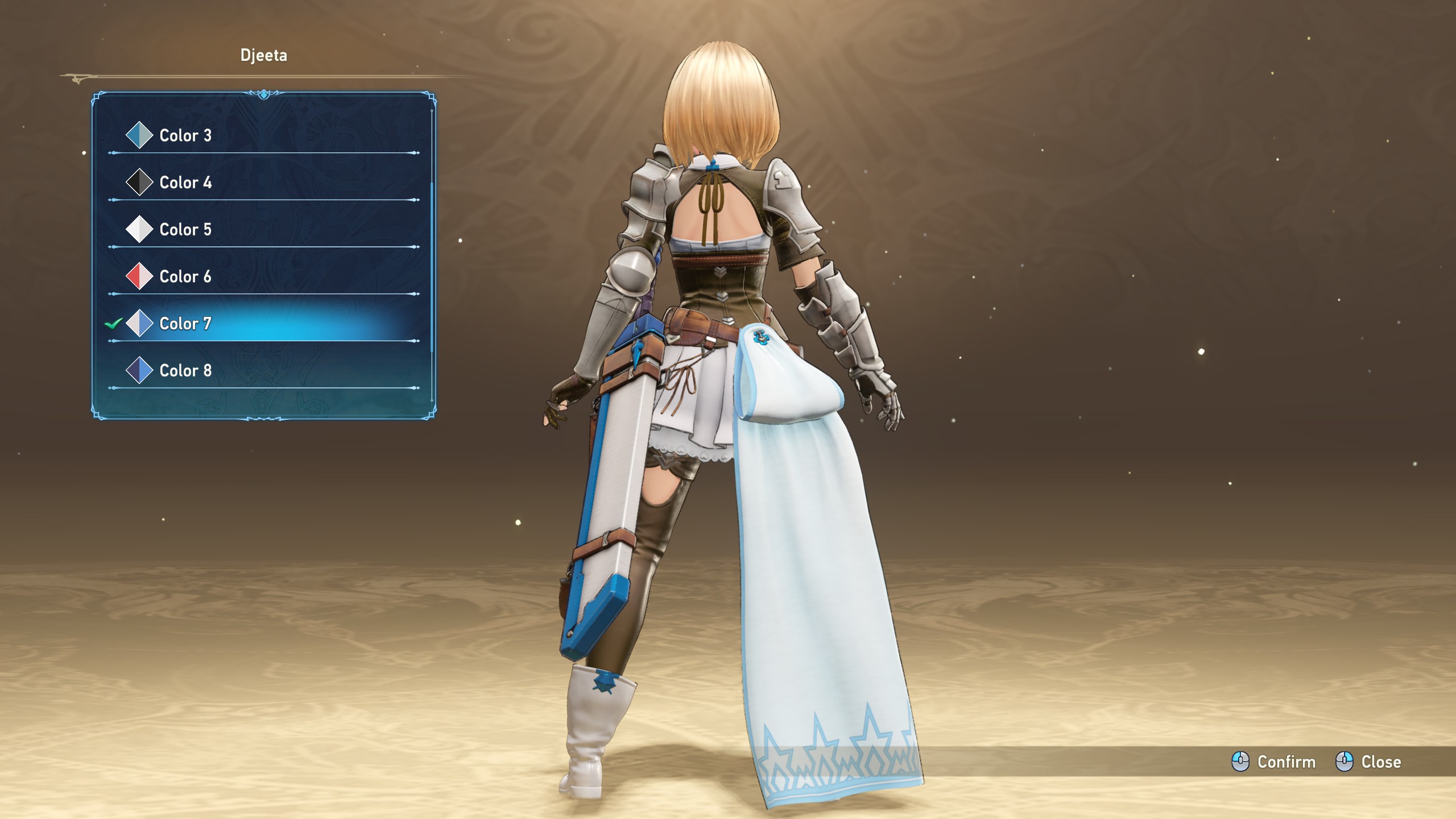Confirm the color selection

click(1274, 762)
